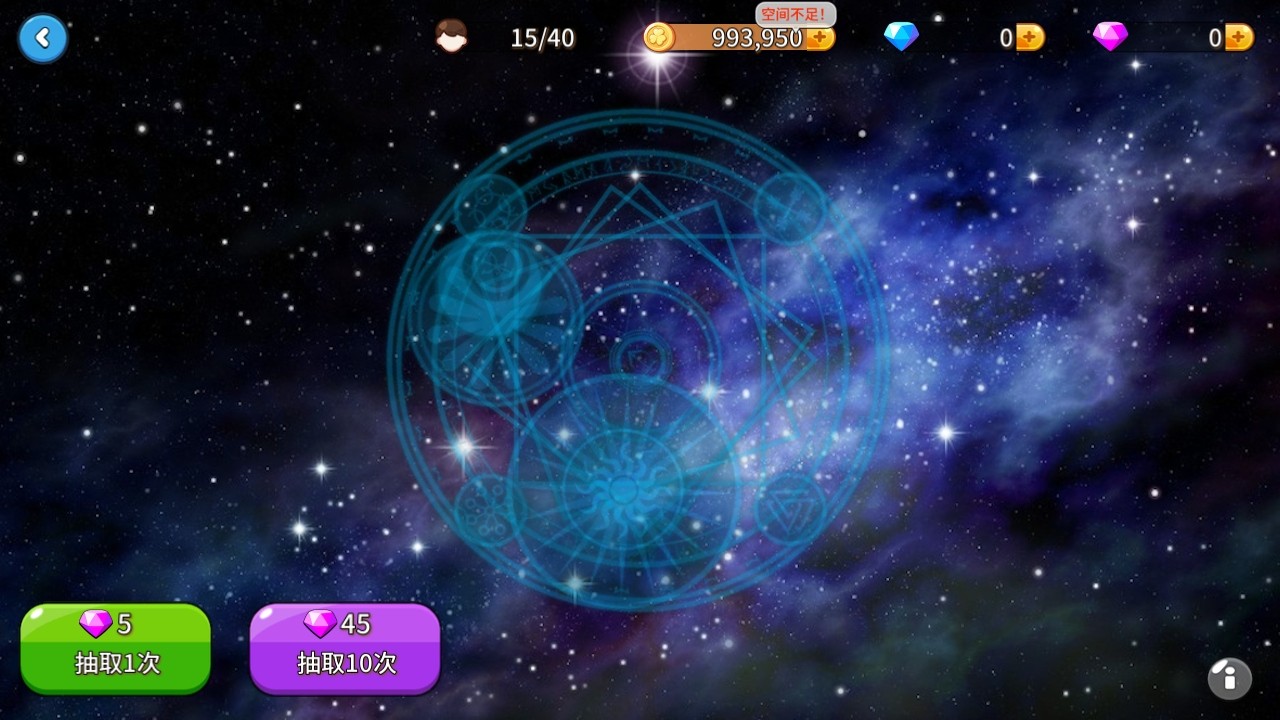Click the 15/40 capacity counter
Screen dimensions: 1280x720
pos(542,38)
